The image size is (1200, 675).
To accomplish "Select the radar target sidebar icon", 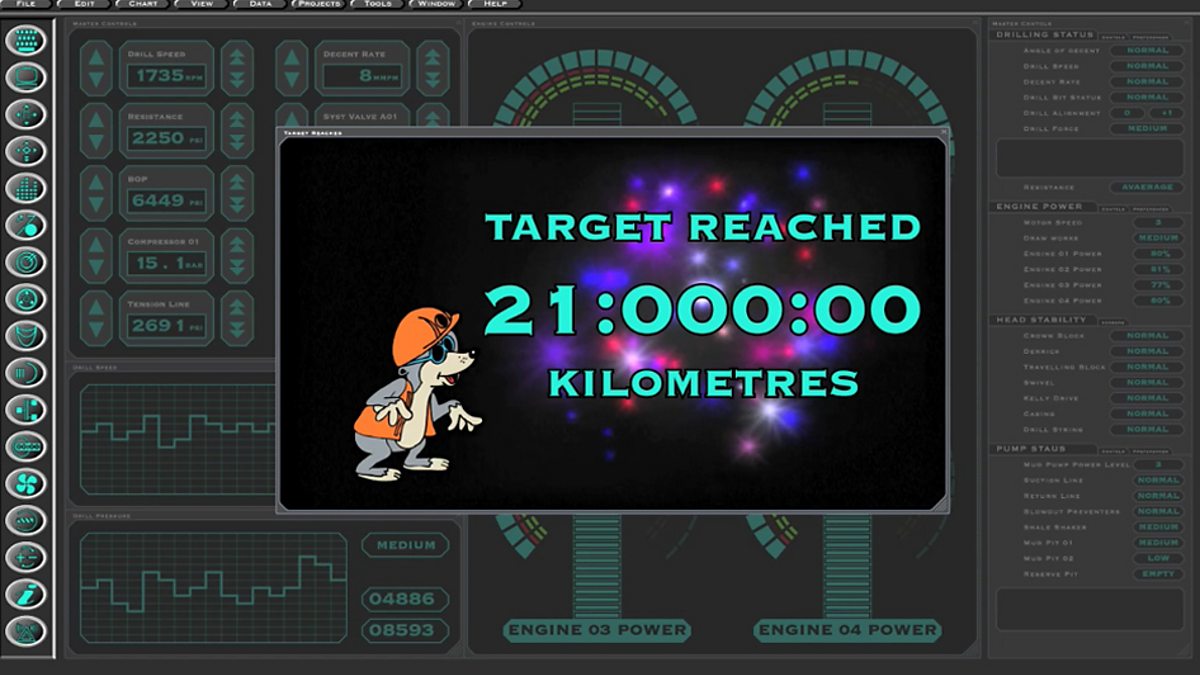I will [x=26, y=262].
